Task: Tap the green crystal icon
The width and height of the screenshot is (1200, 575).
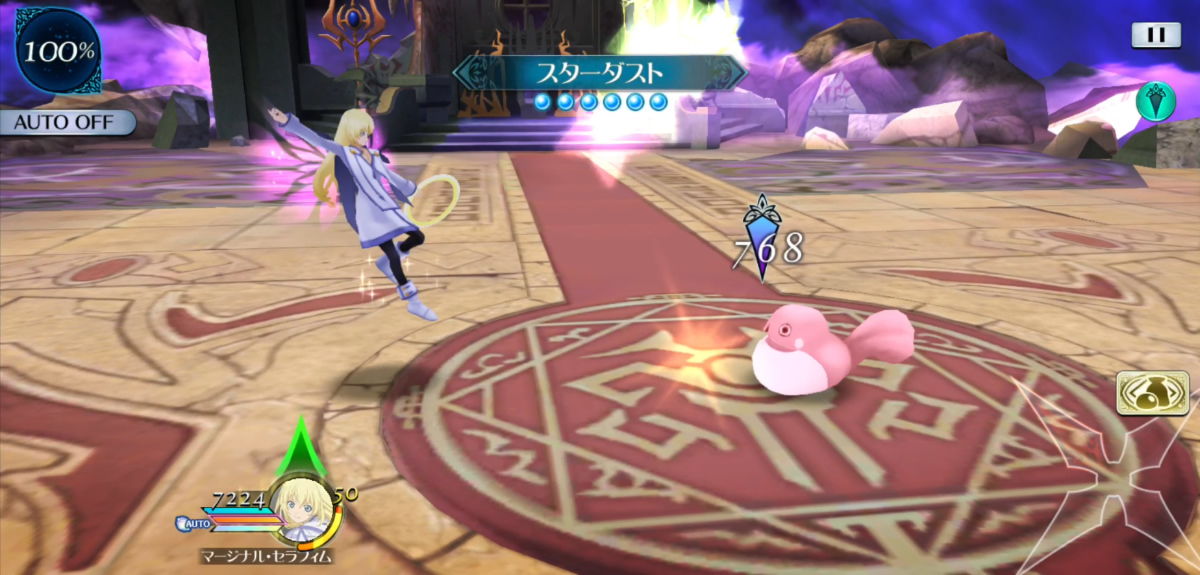Action: 1155,101
